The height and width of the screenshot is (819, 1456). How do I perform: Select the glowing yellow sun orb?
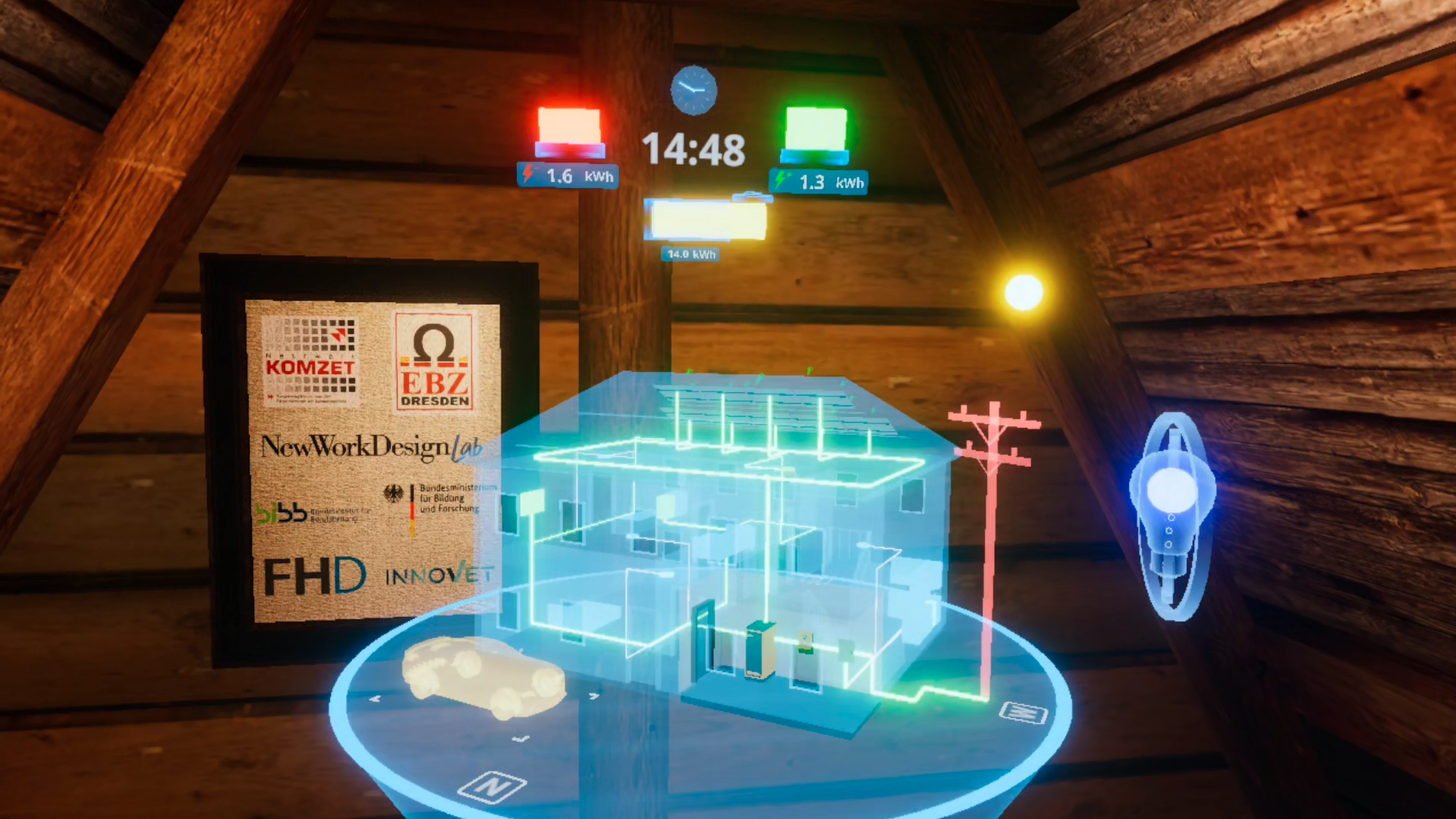[x=1024, y=291]
